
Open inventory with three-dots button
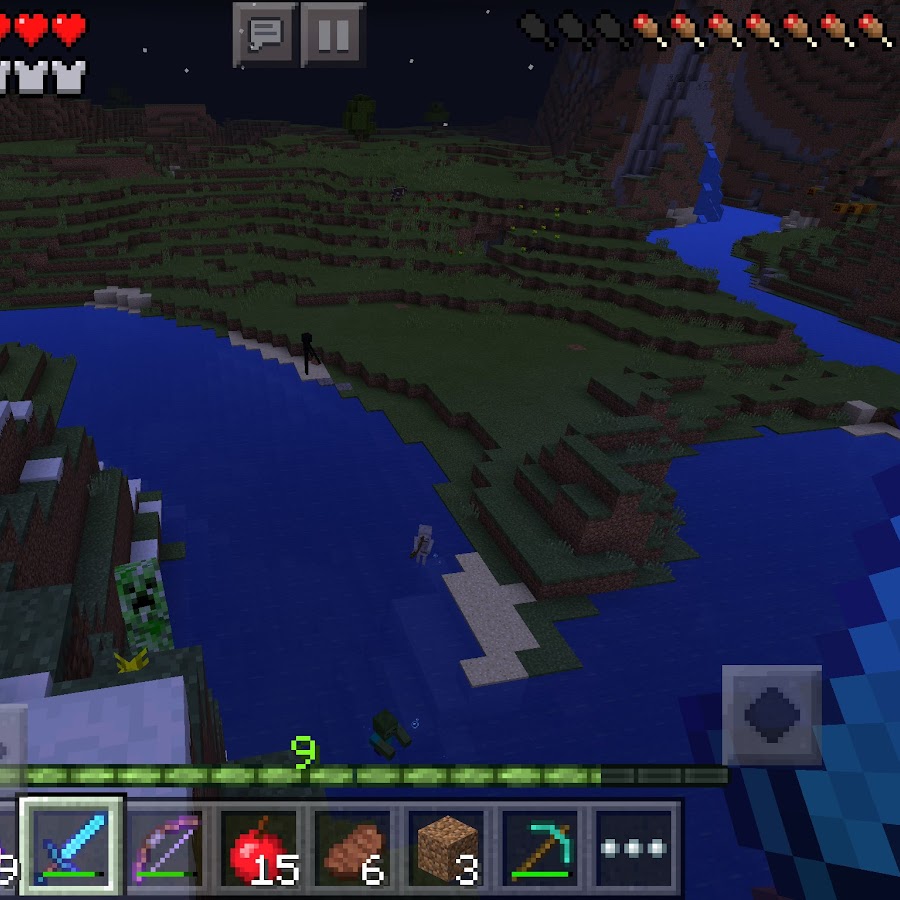[x=633, y=846]
